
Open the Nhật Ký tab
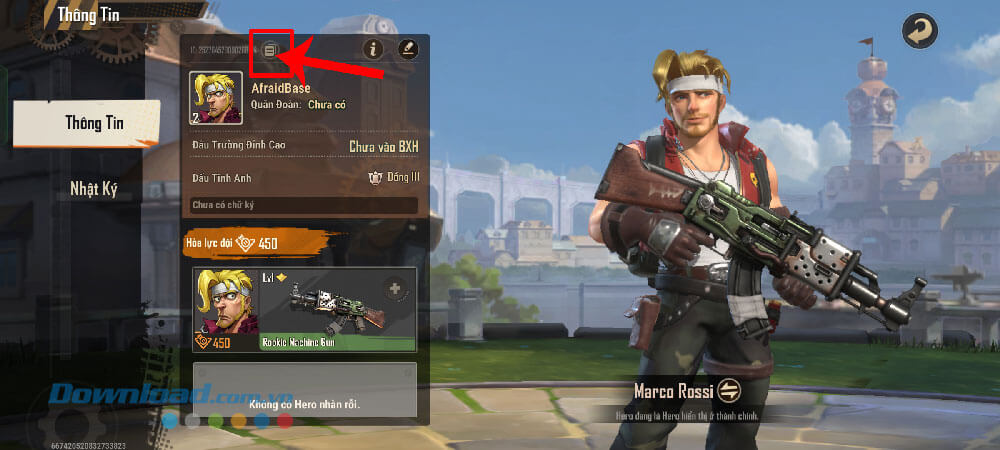coord(93,189)
